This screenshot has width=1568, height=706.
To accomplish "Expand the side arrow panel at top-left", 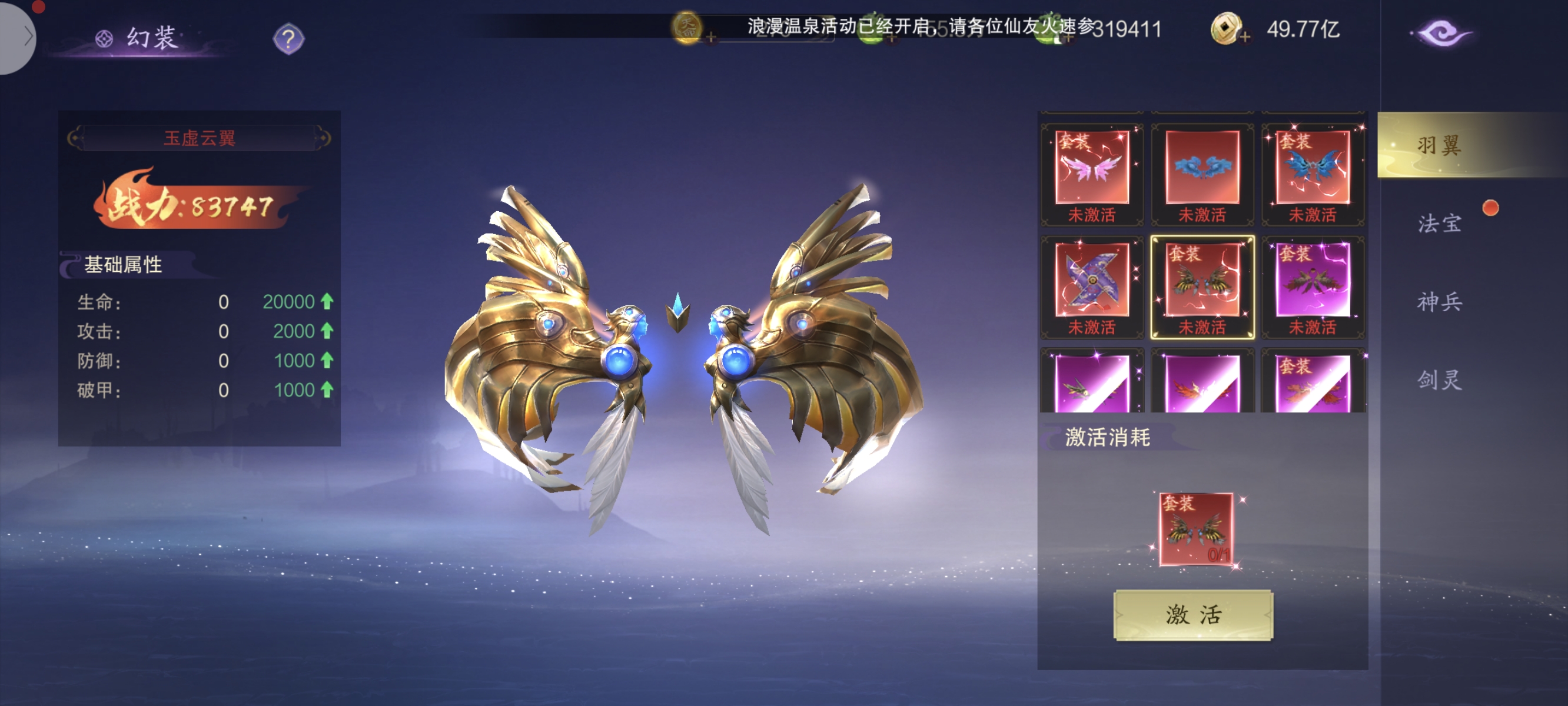I will pyautogui.click(x=18, y=37).
